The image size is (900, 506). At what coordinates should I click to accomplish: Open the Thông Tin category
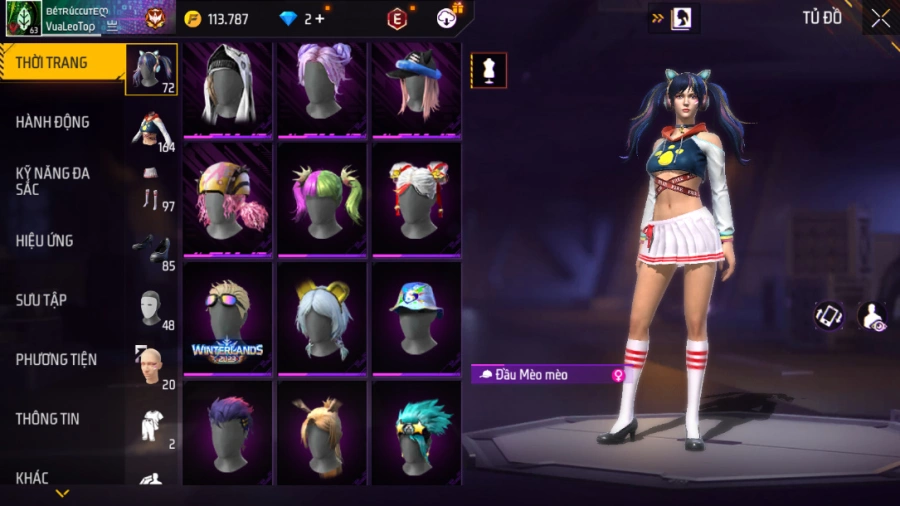tap(47, 419)
